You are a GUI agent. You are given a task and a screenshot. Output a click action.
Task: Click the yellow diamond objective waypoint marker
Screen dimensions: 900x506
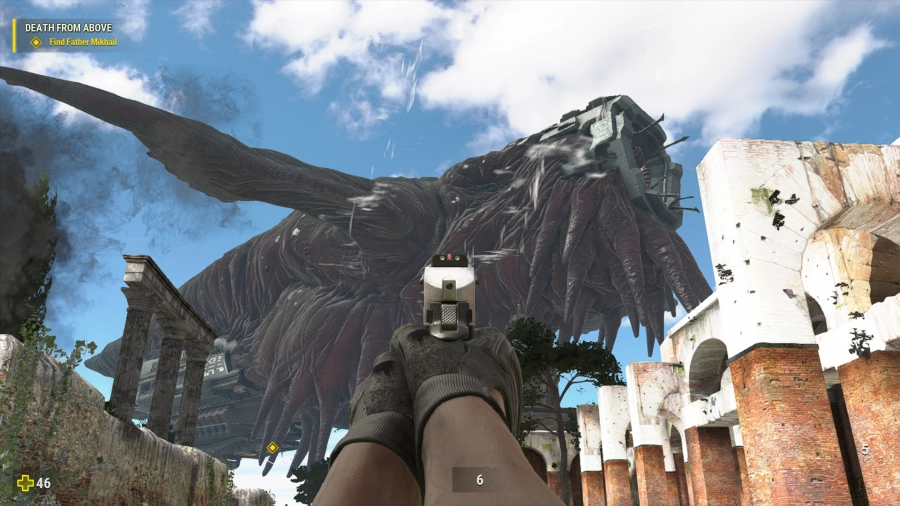pyautogui.click(x=272, y=447)
